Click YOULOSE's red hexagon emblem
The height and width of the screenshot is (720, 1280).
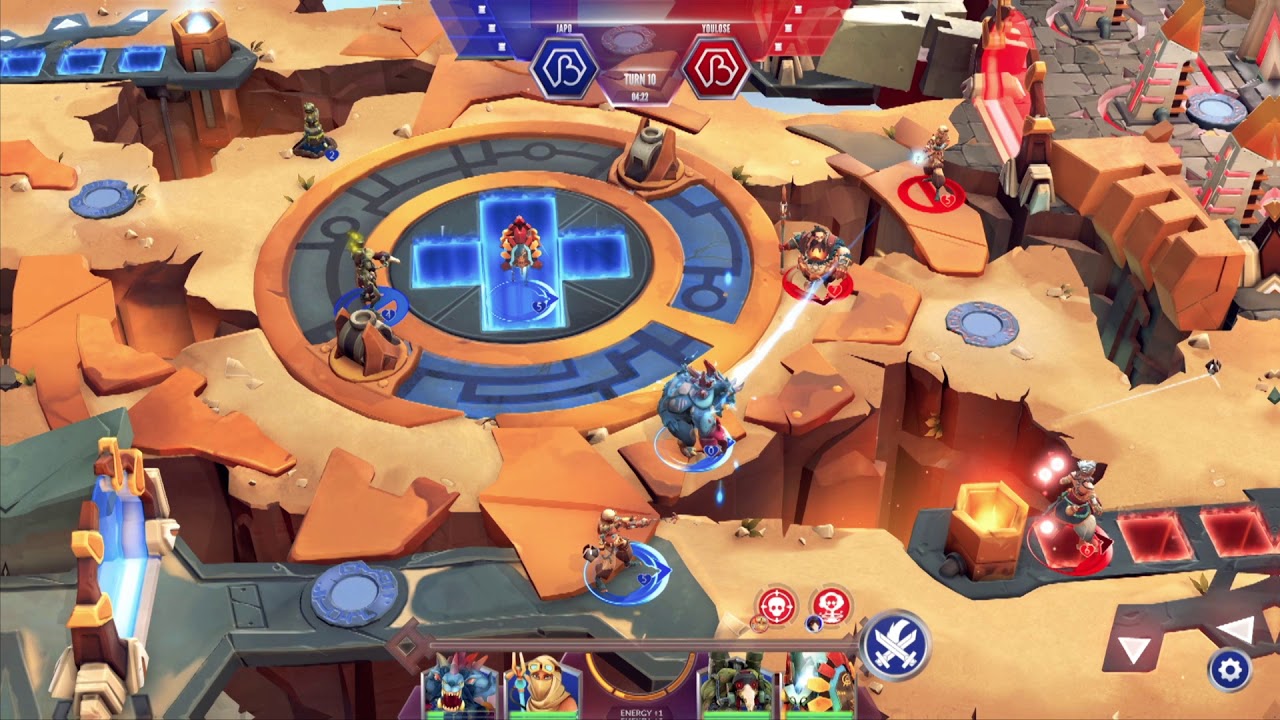click(x=716, y=68)
